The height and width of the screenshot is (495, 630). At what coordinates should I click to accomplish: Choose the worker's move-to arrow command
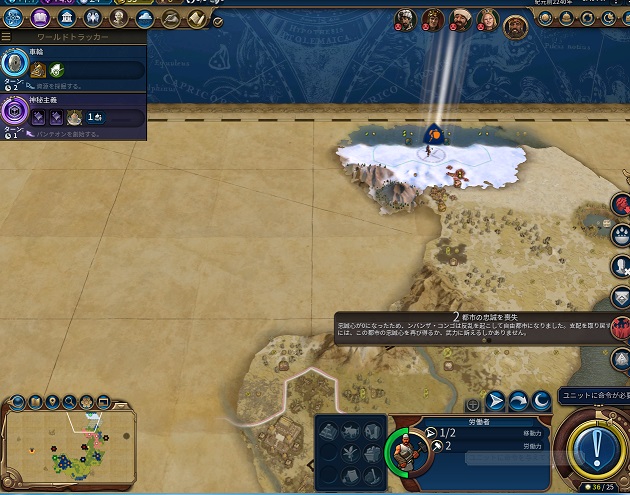(496, 402)
